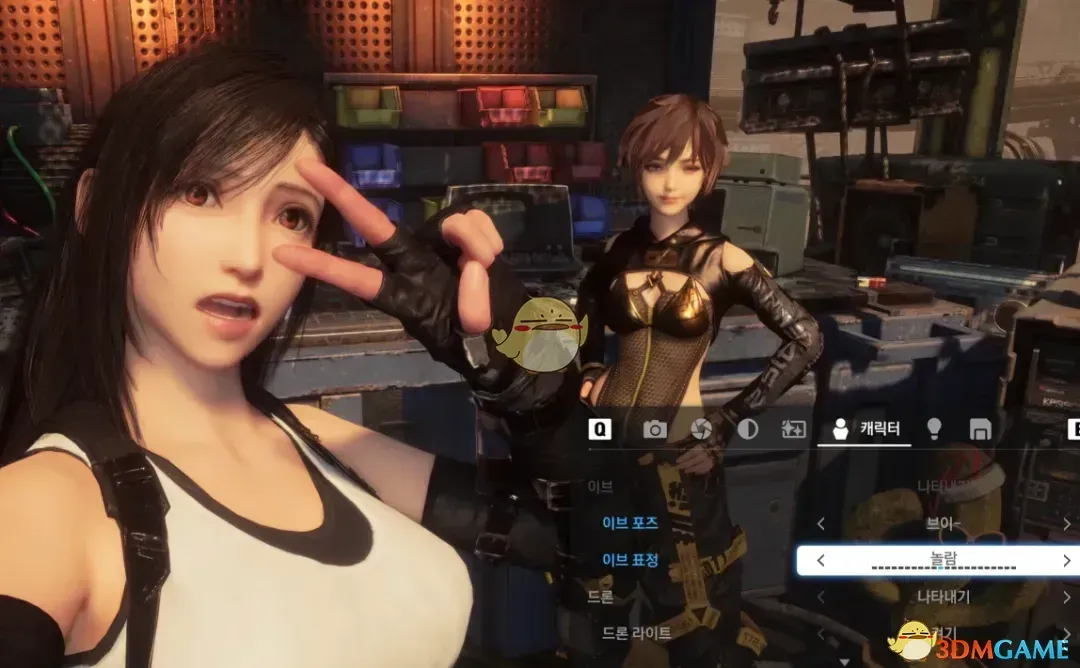Switch to the lightbulb lighting tab
The width and height of the screenshot is (1080, 668).
[x=934, y=429]
